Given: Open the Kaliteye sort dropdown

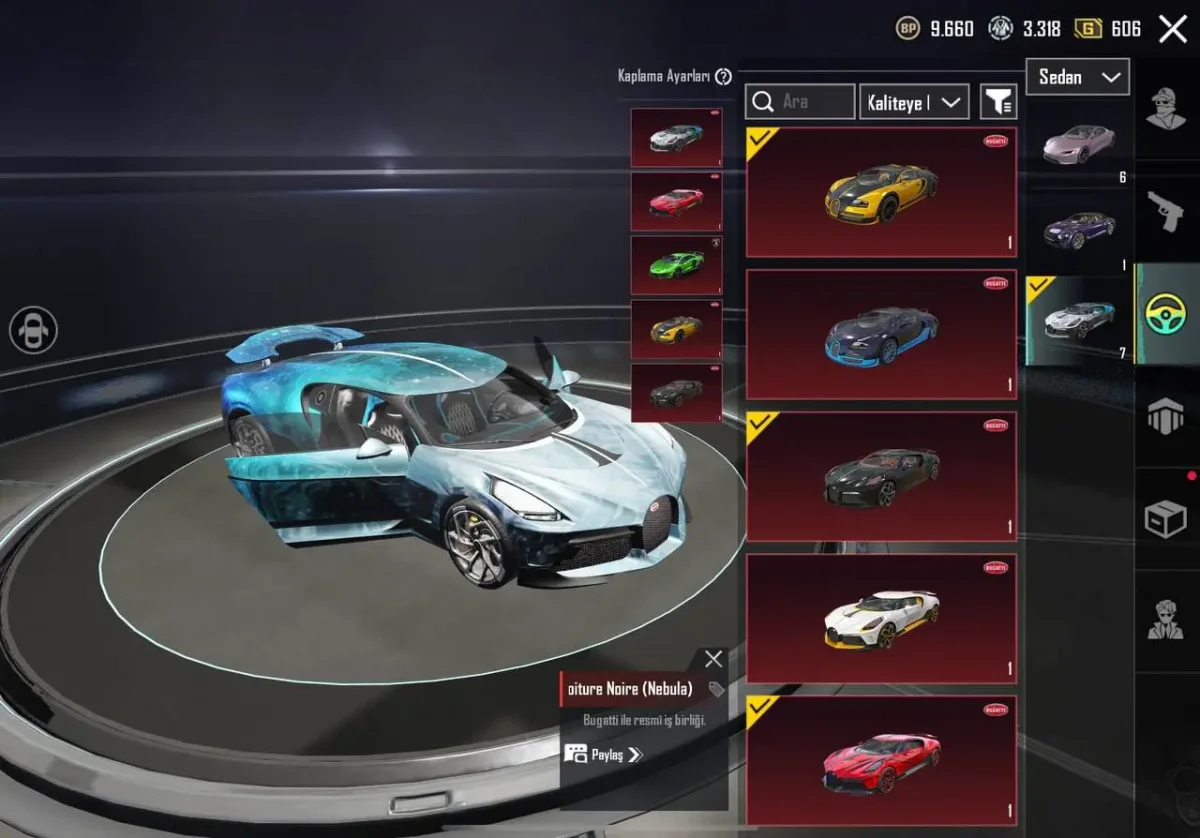Looking at the screenshot, I should point(914,101).
